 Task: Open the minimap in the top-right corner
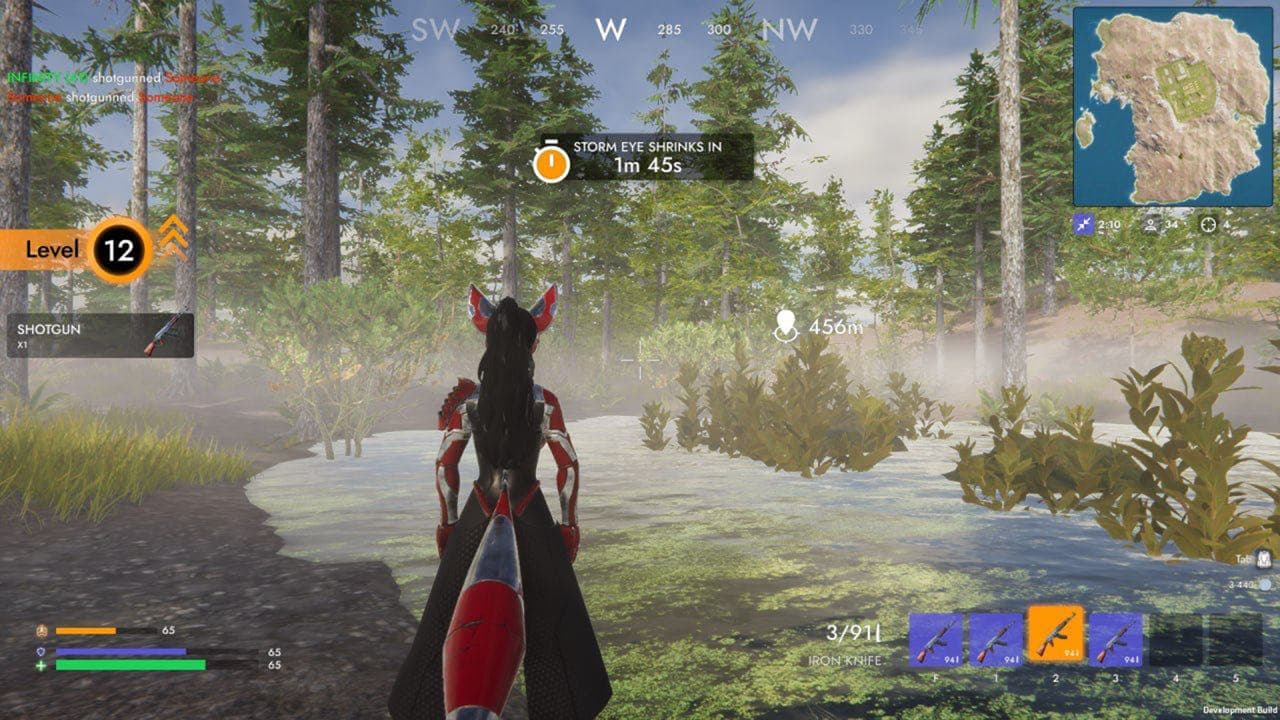(x=1175, y=105)
